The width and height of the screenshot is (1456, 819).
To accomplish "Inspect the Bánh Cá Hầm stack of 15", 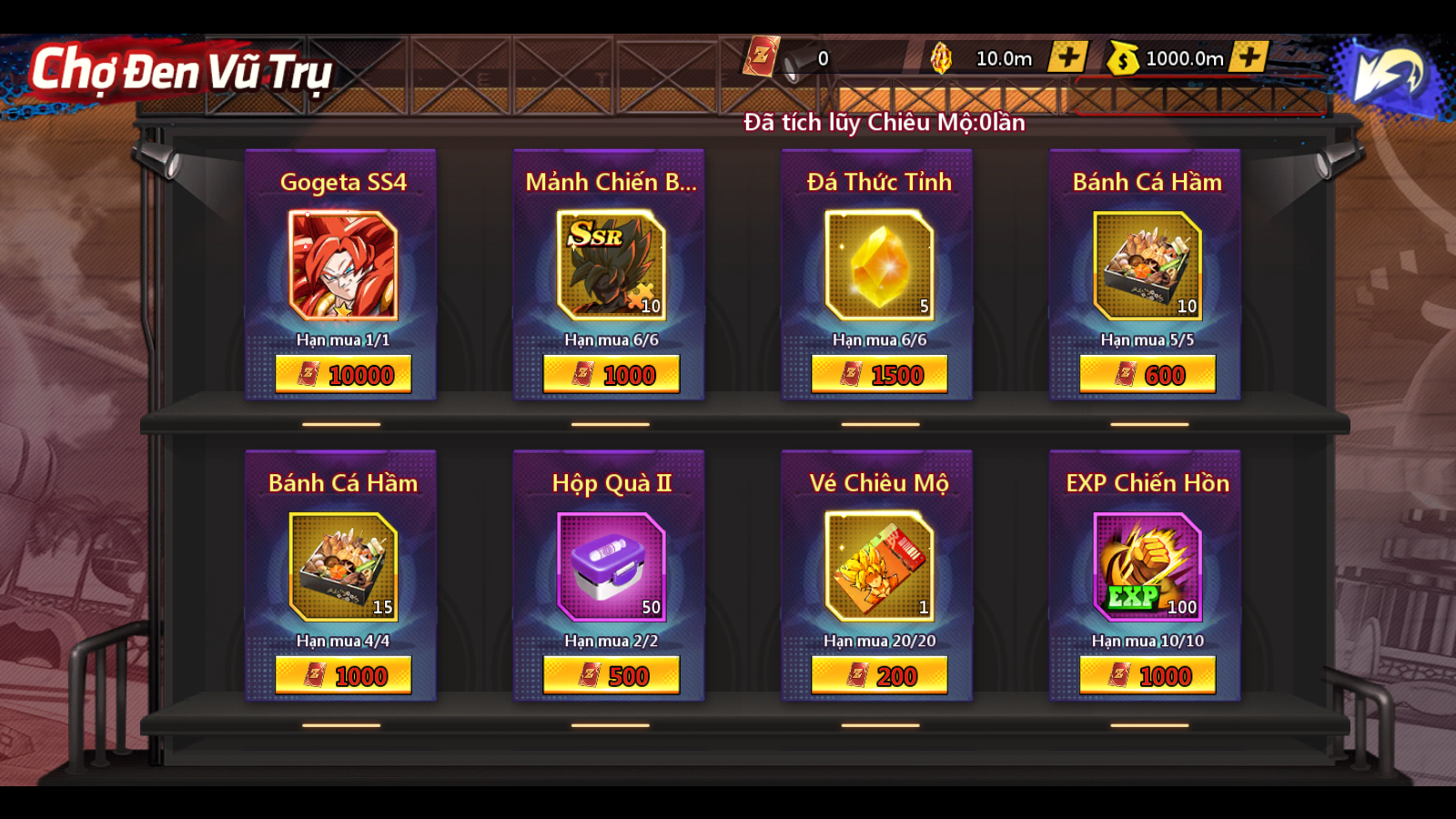I will [343, 566].
